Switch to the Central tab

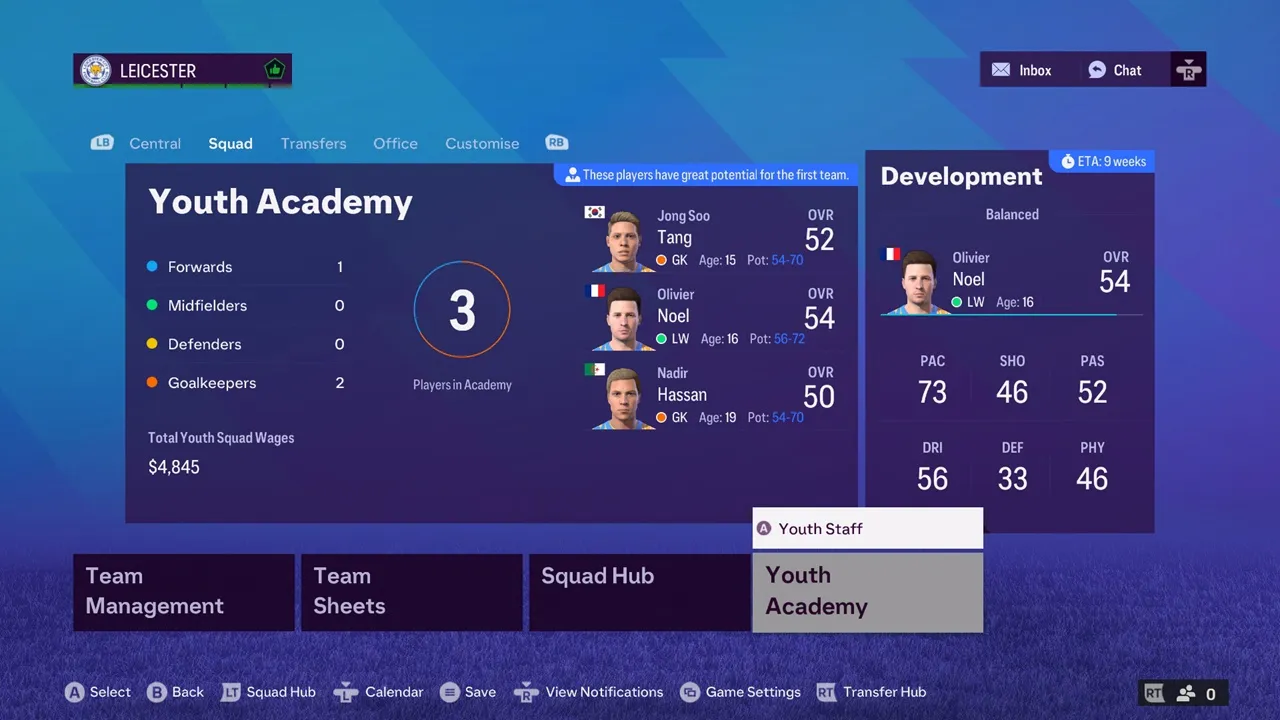point(155,143)
